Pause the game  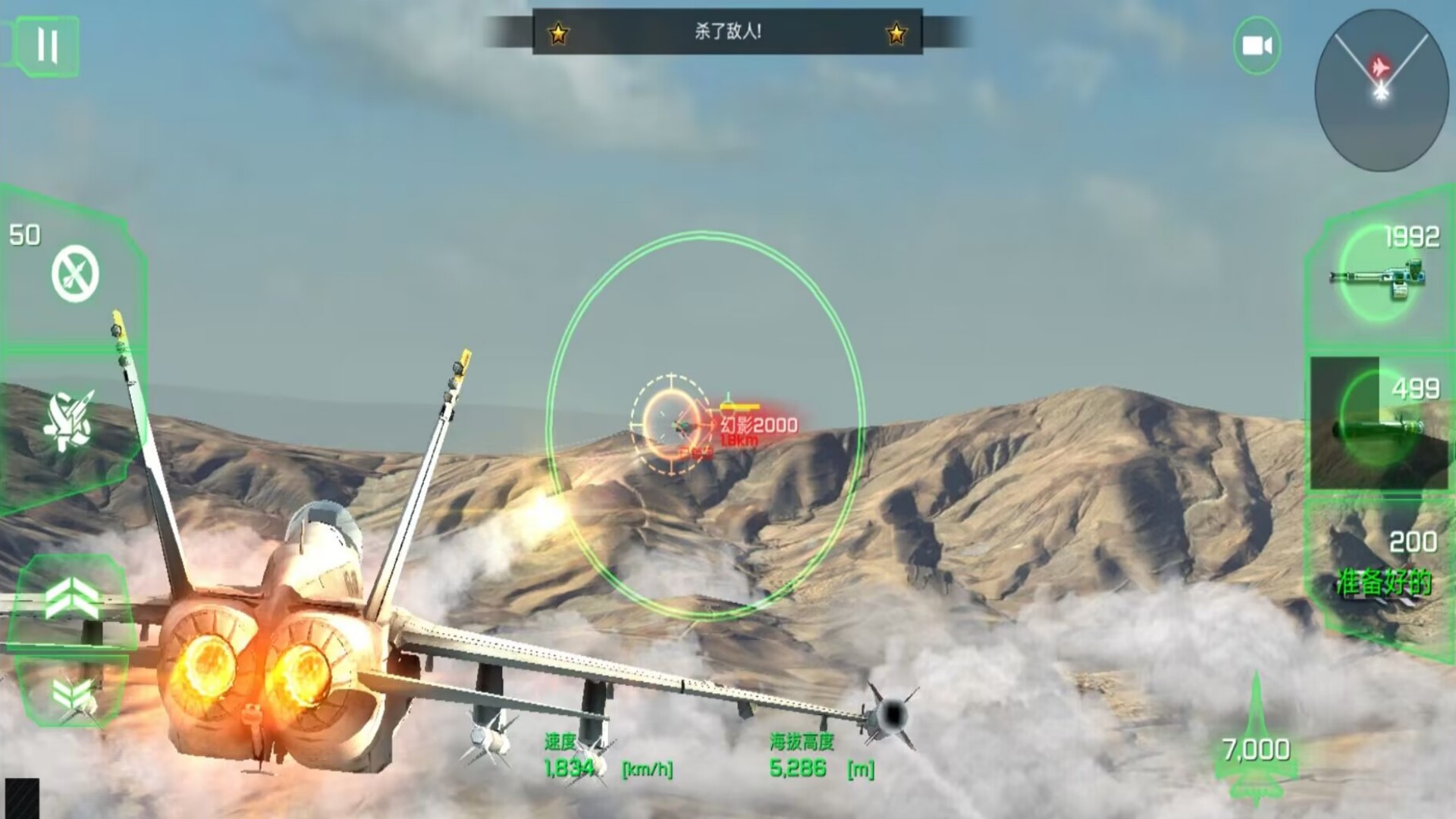click(x=47, y=46)
